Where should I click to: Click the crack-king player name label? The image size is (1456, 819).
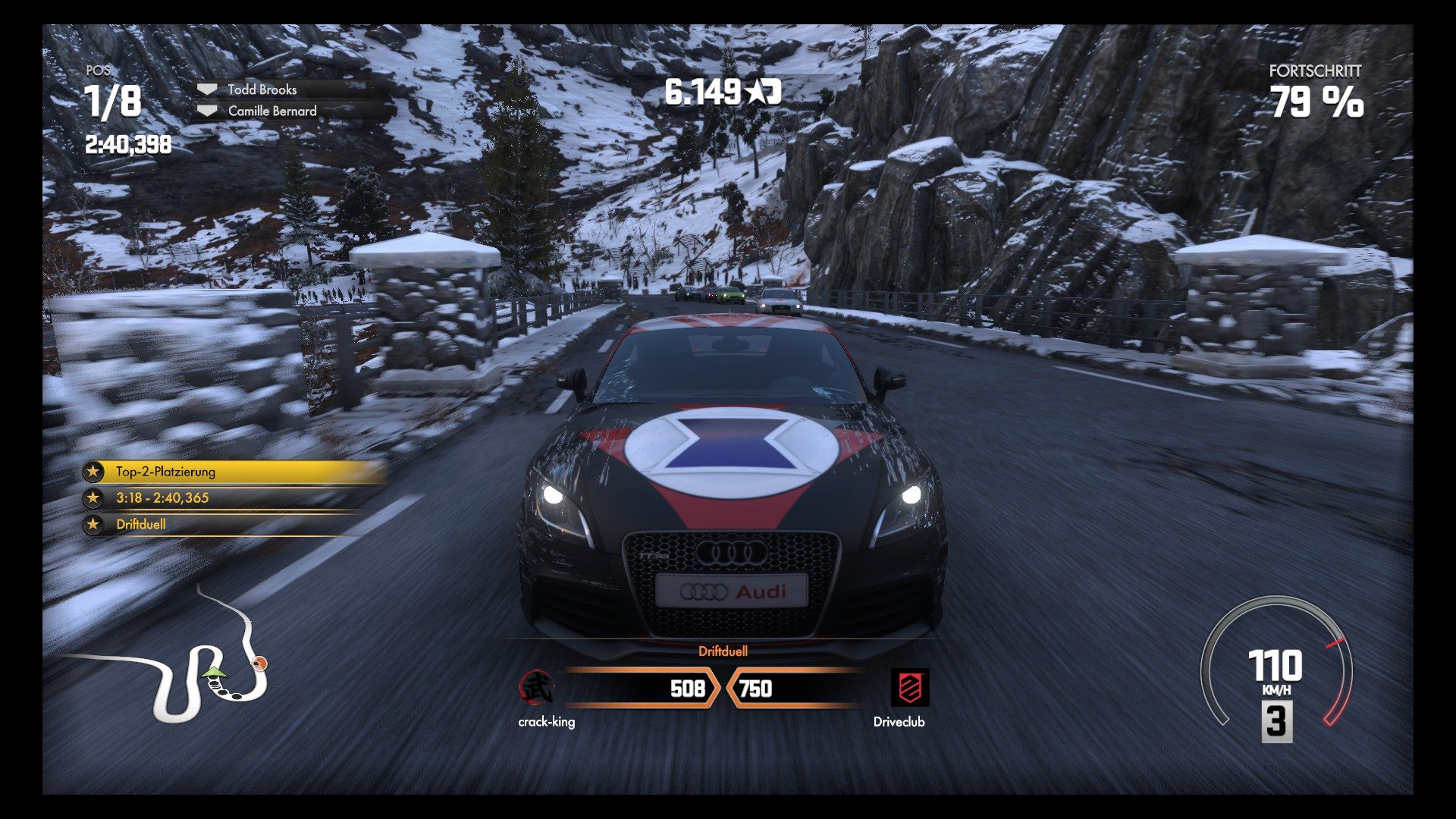pyautogui.click(x=546, y=723)
